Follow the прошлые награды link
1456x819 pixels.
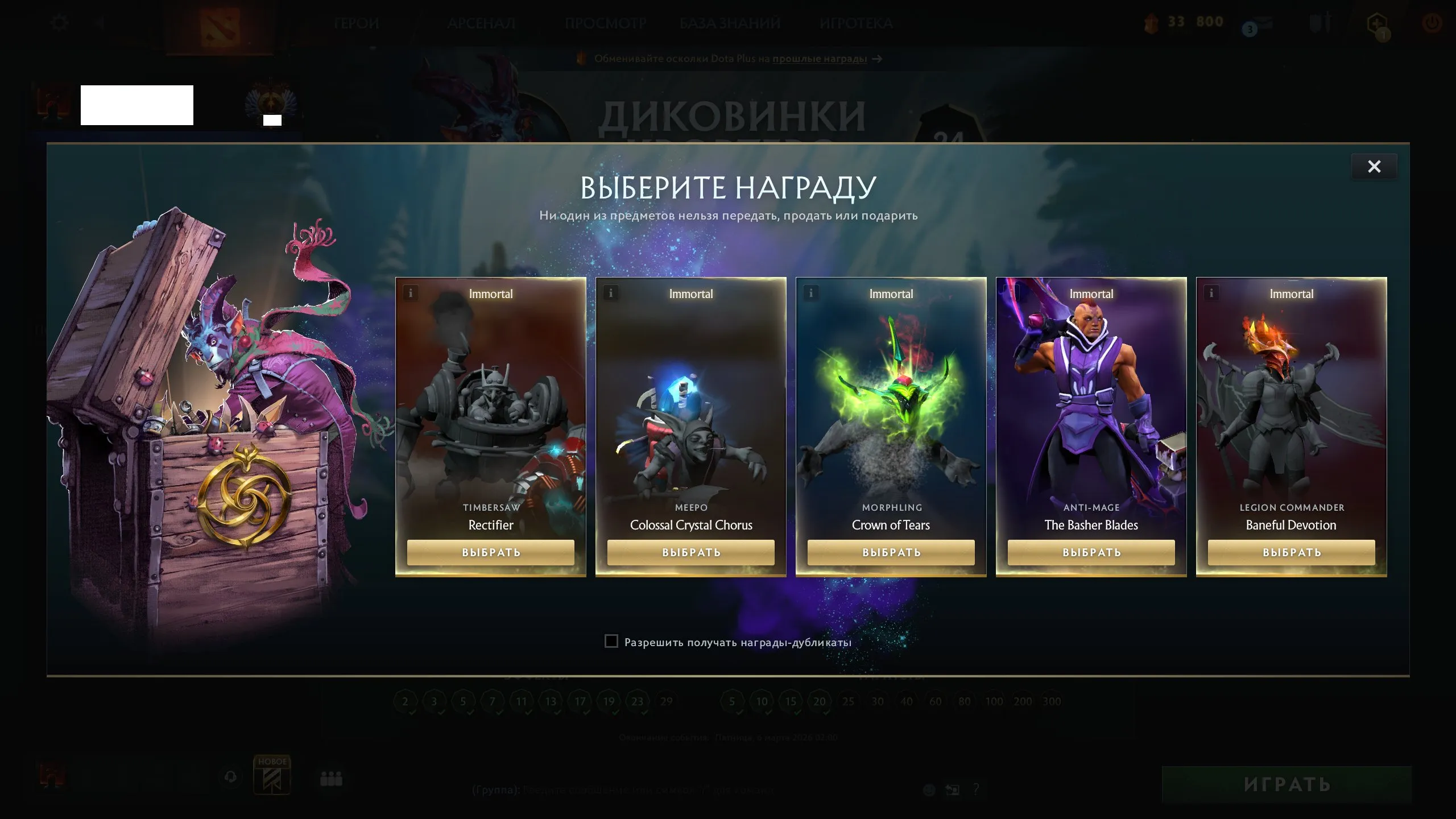point(819,59)
